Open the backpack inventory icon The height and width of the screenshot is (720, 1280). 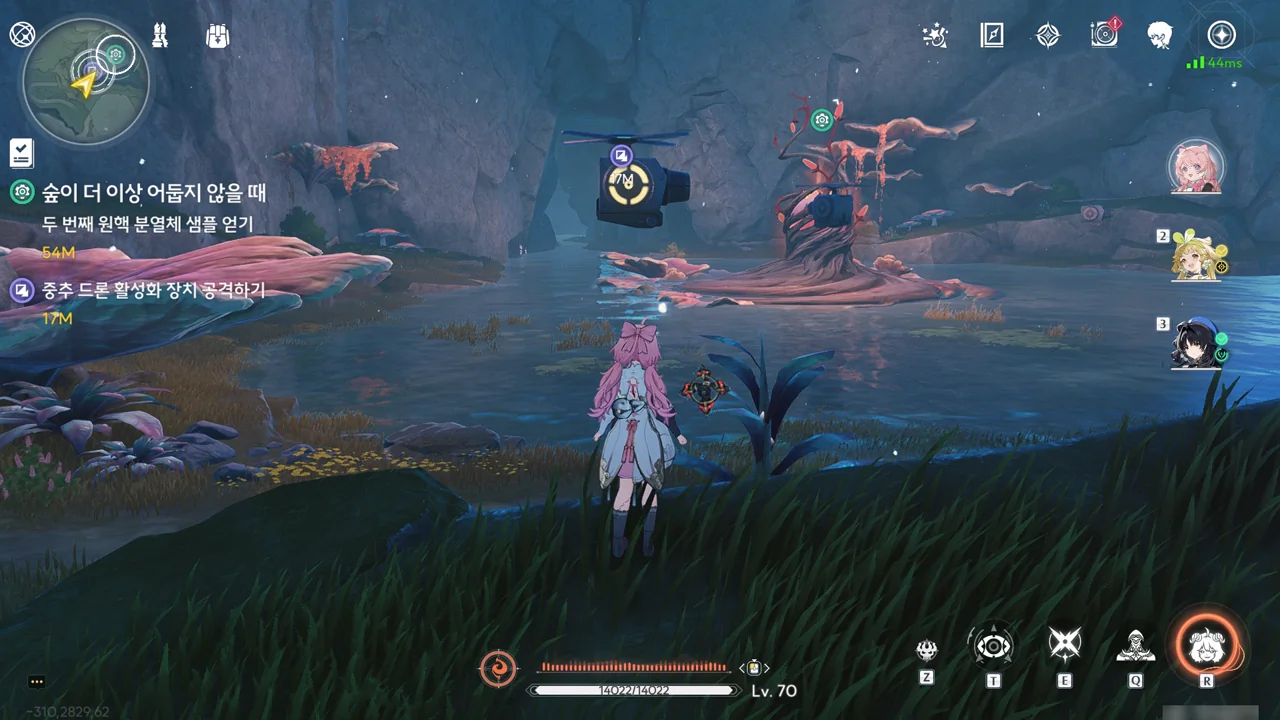pyautogui.click(x=217, y=36)
